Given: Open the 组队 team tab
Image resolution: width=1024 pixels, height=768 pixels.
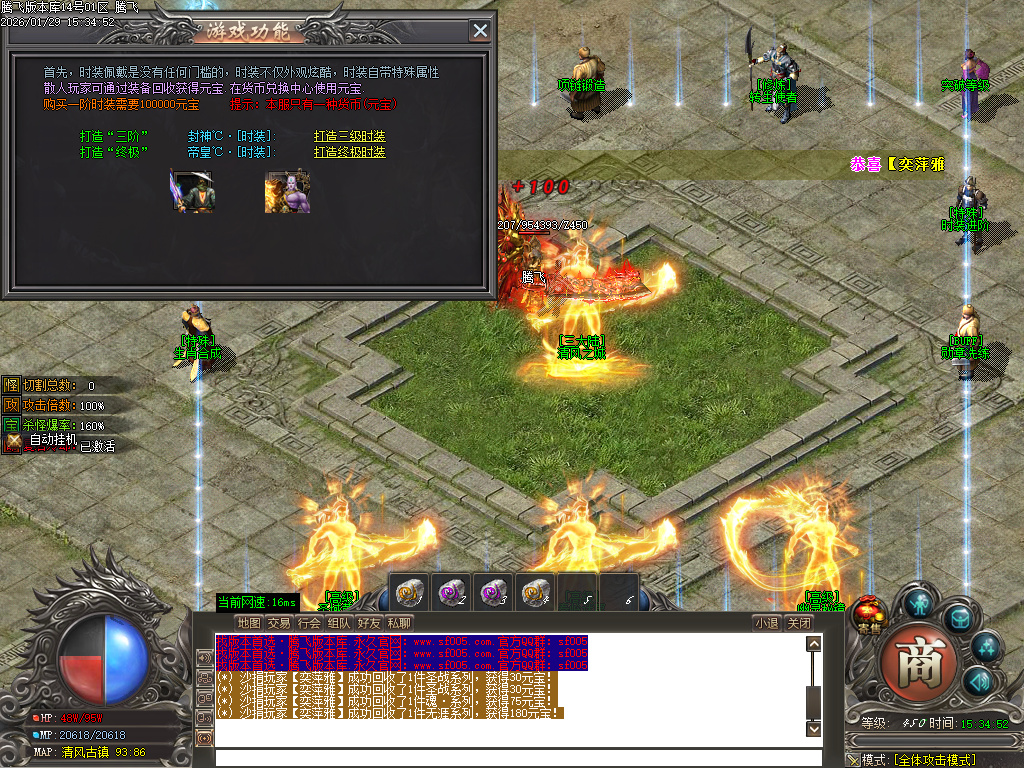Looking at the screenshot, I should click(x=339, y=623).
